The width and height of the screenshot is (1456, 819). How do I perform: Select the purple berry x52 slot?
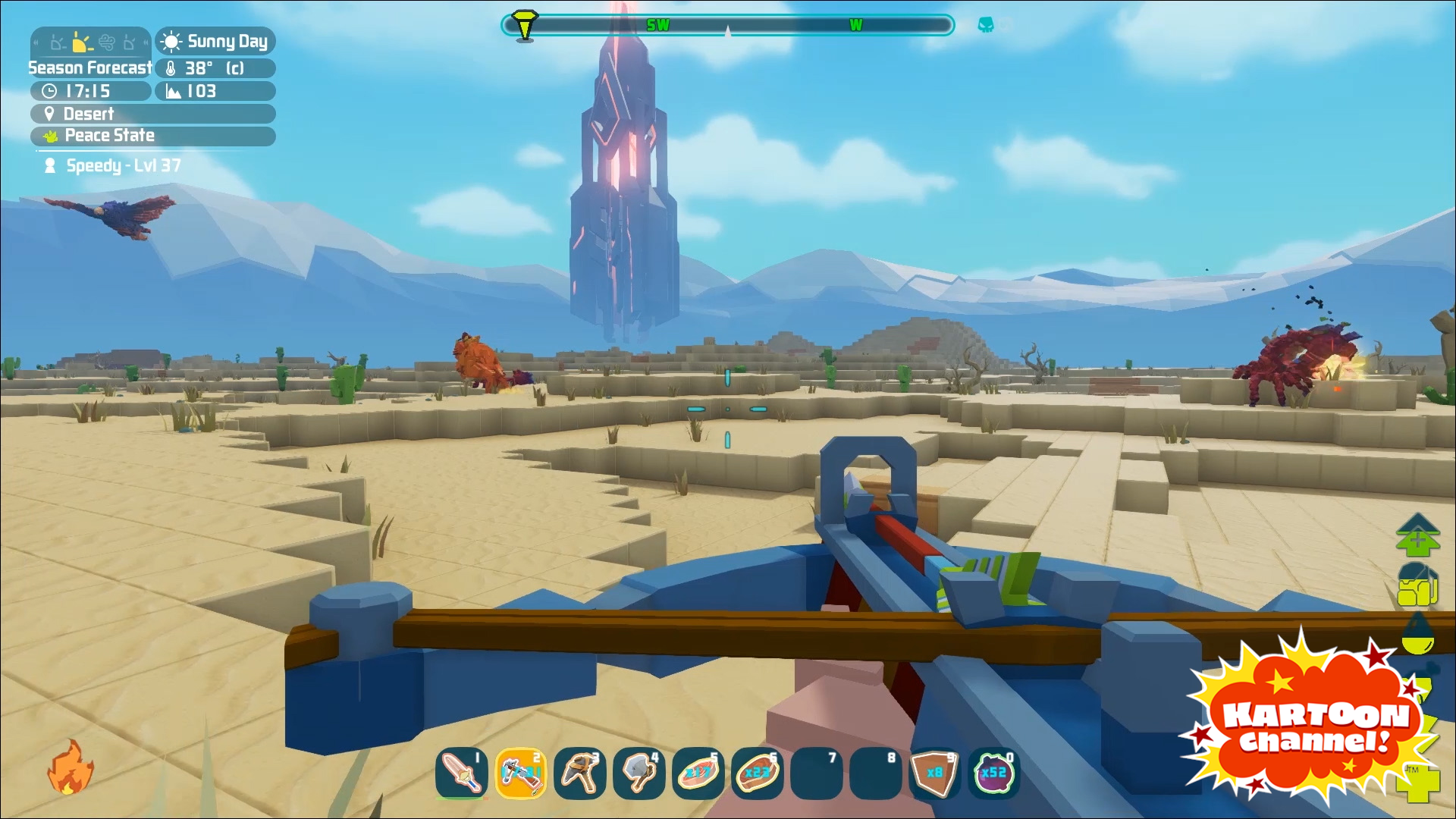[993, 773]
